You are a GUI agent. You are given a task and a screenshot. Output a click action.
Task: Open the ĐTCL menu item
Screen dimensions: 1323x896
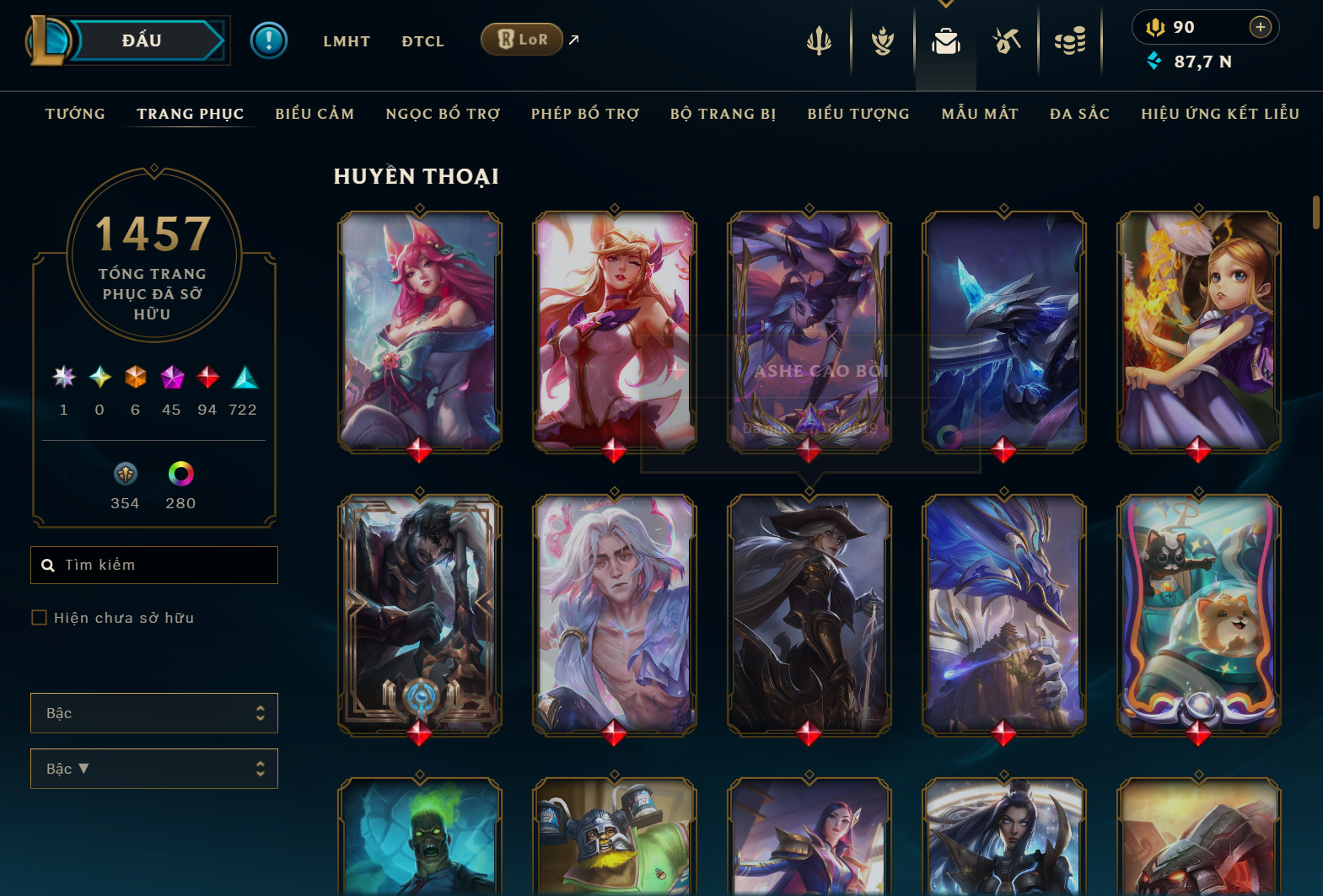pyautogui.click(x=422, y=40)
